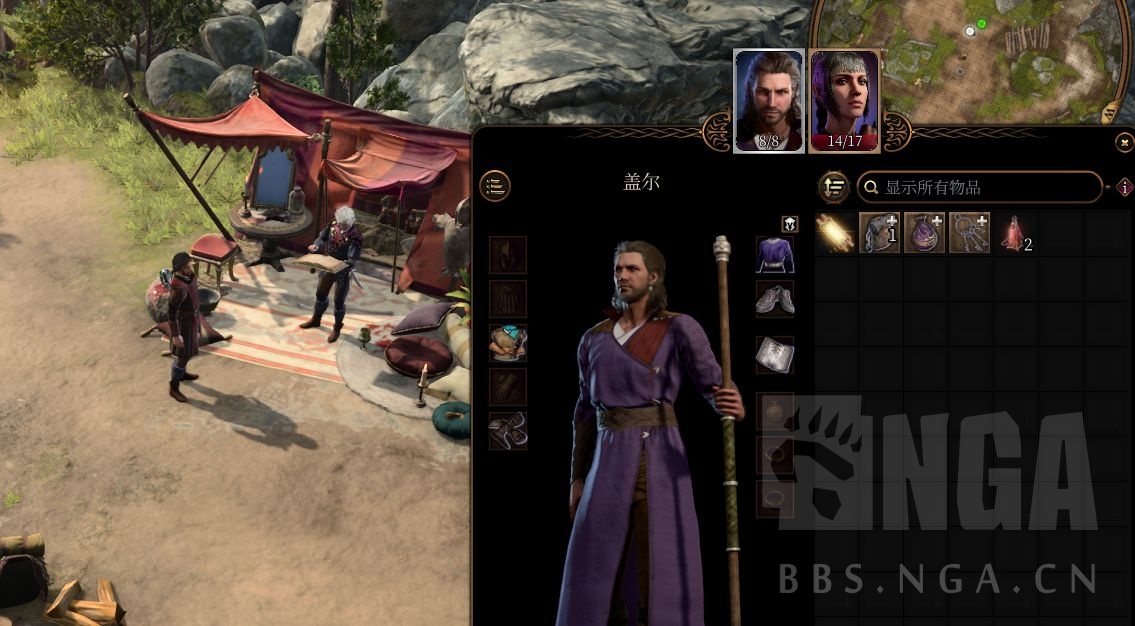The width and height of the screenshot is (1135, 626).
Task: Open the backpack container item
Action: tap(880, 232)
